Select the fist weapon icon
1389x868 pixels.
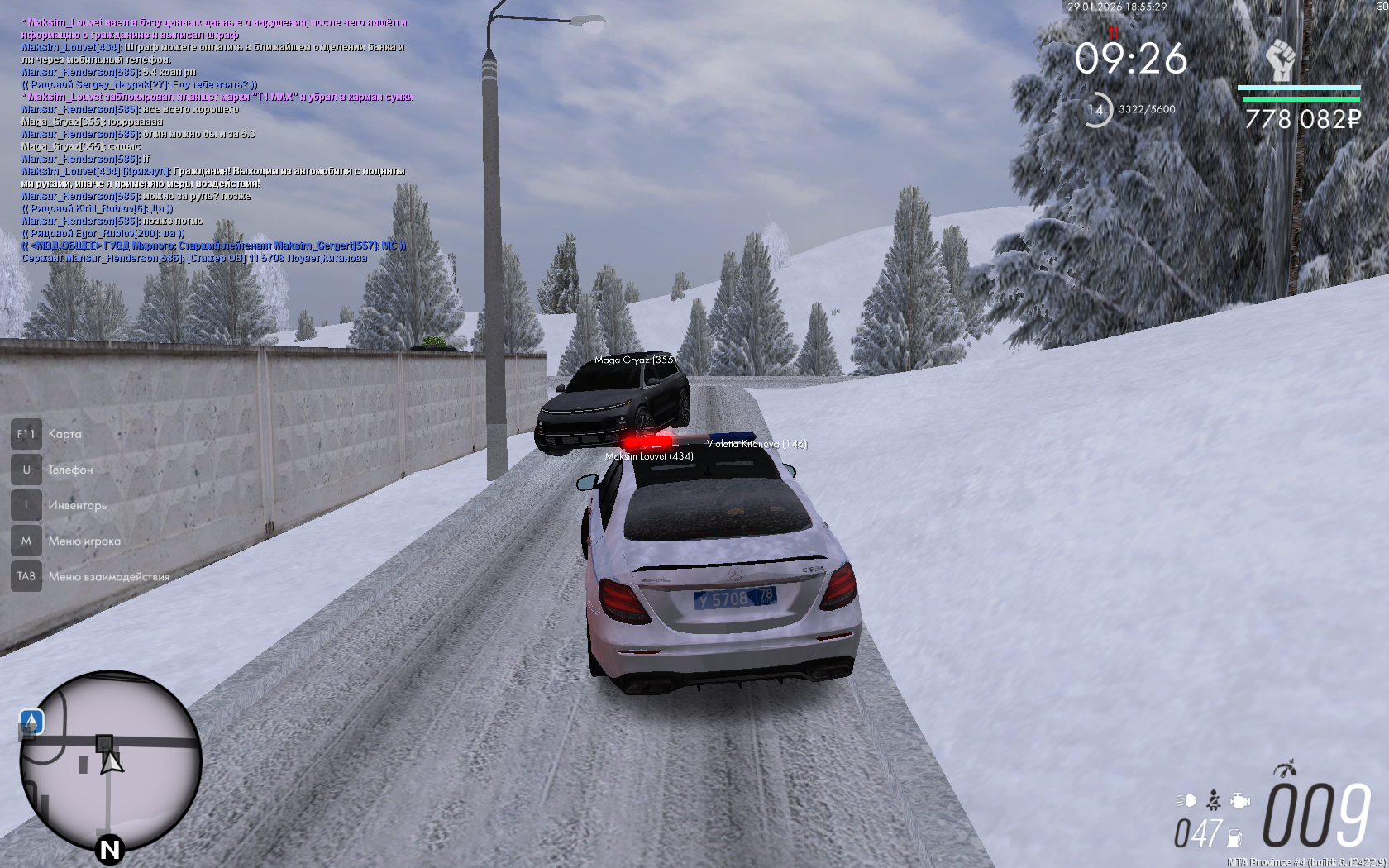[1281, 60]
